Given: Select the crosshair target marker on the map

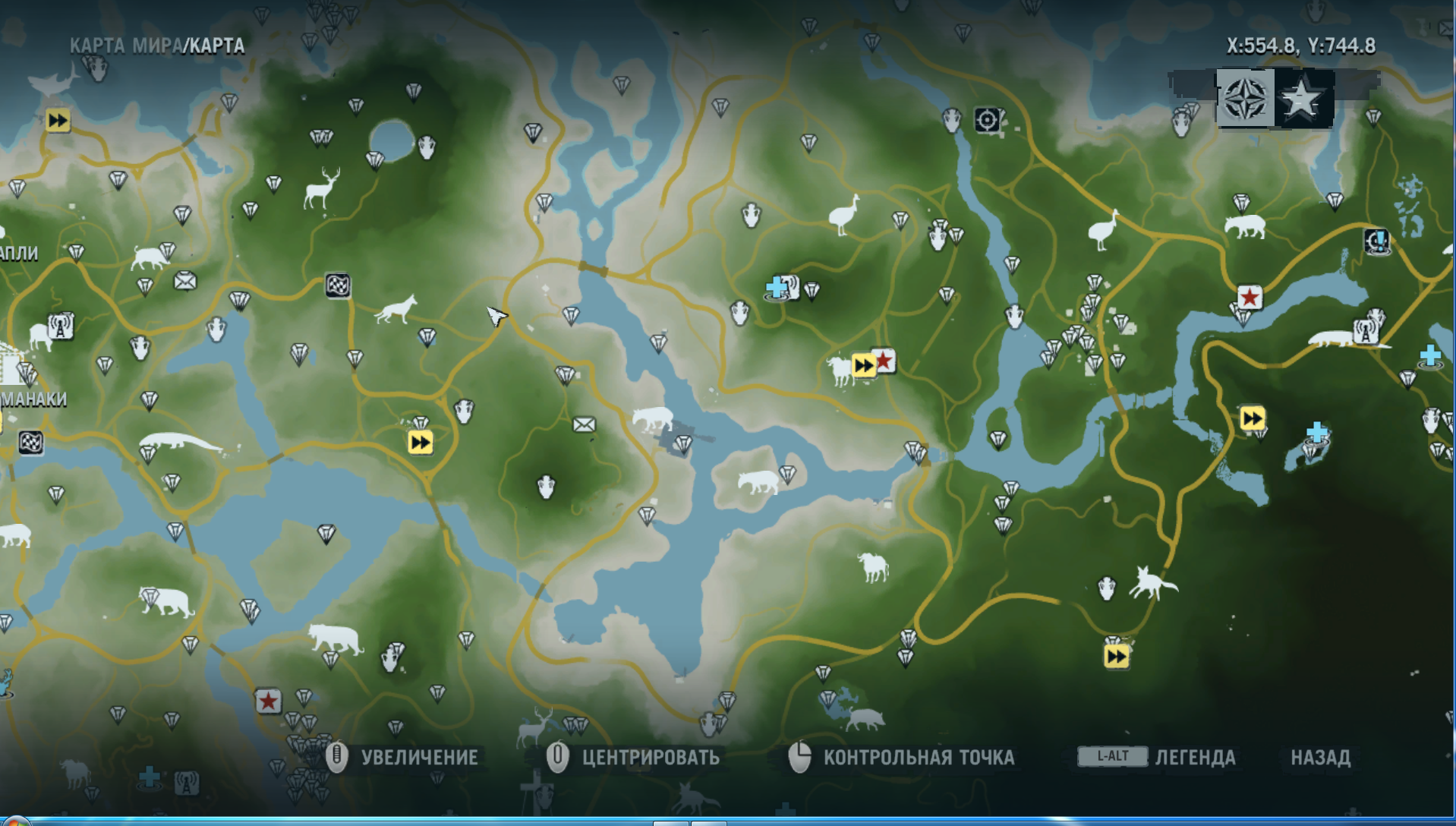Looking at the screenshot, I should pyautogui.click(x=987, y=120).
